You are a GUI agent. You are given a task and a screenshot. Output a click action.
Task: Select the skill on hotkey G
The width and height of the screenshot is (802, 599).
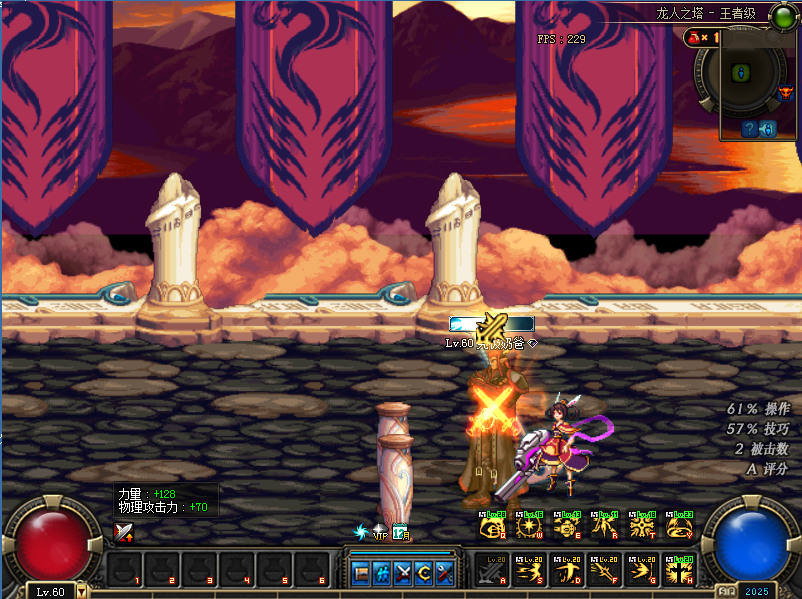[640, 570]
